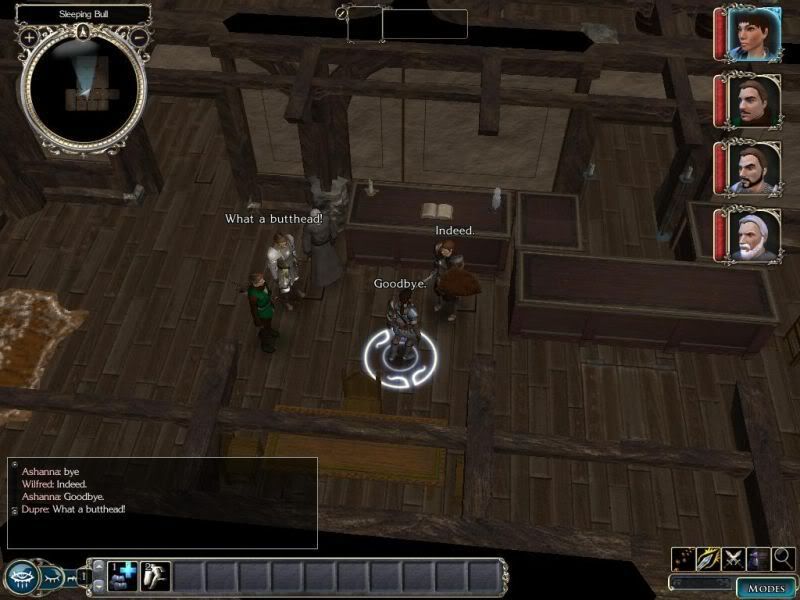800x600 pixels.
Task: Use the blue cross hotbar slot 1
Action: coord(122,576)
